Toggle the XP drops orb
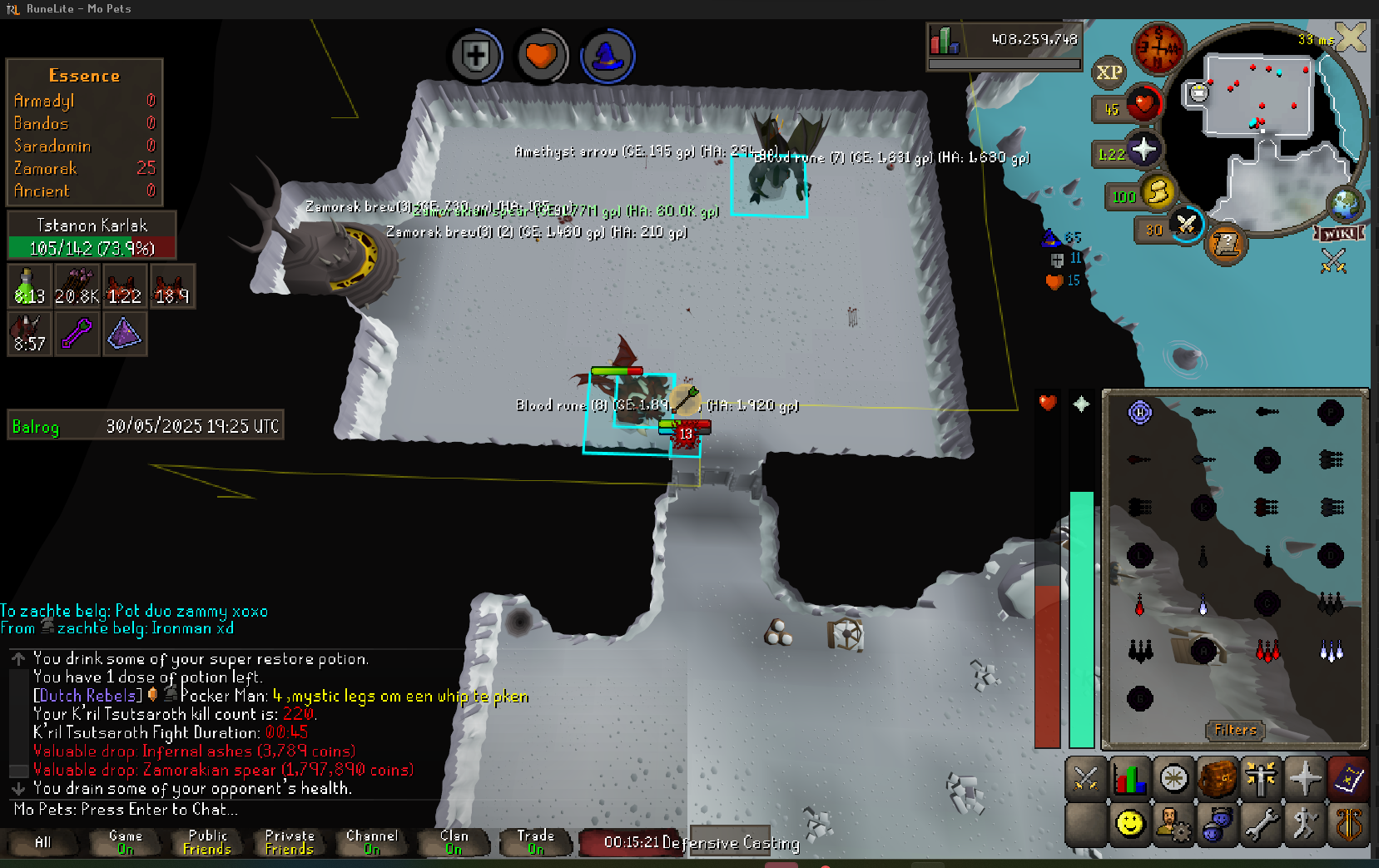The image size is (1379, 868). pyautogui.click(x=1109, y=72)
